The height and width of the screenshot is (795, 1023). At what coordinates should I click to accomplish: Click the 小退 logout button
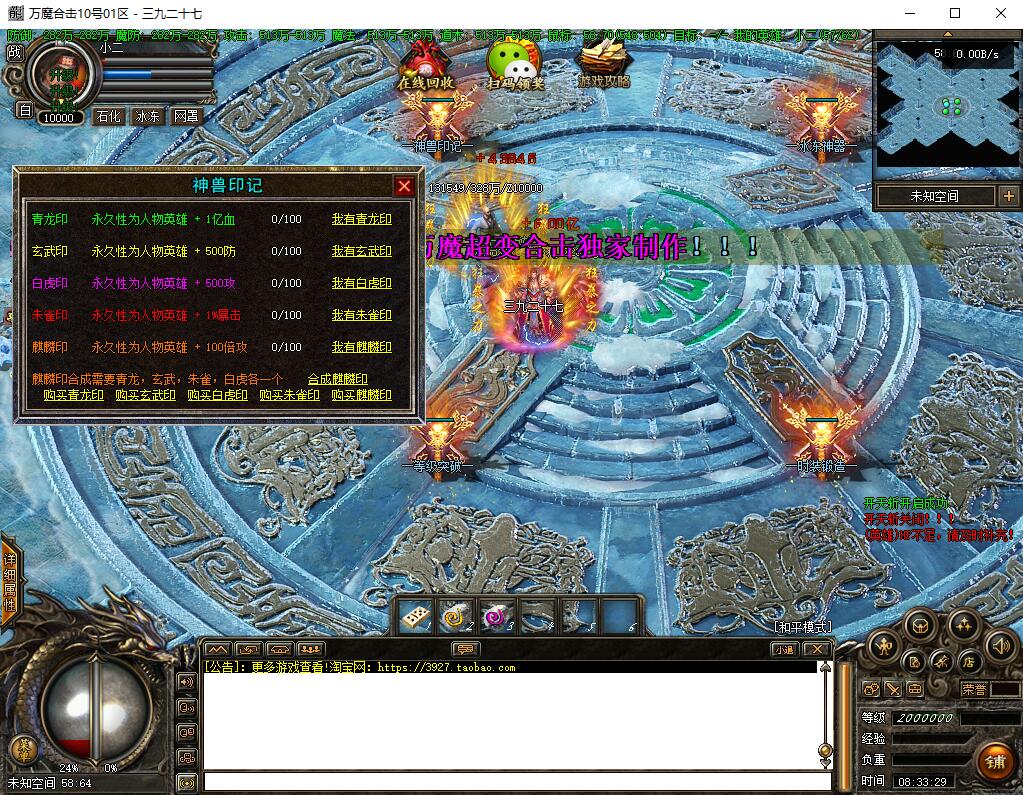[x=784, y=649]
